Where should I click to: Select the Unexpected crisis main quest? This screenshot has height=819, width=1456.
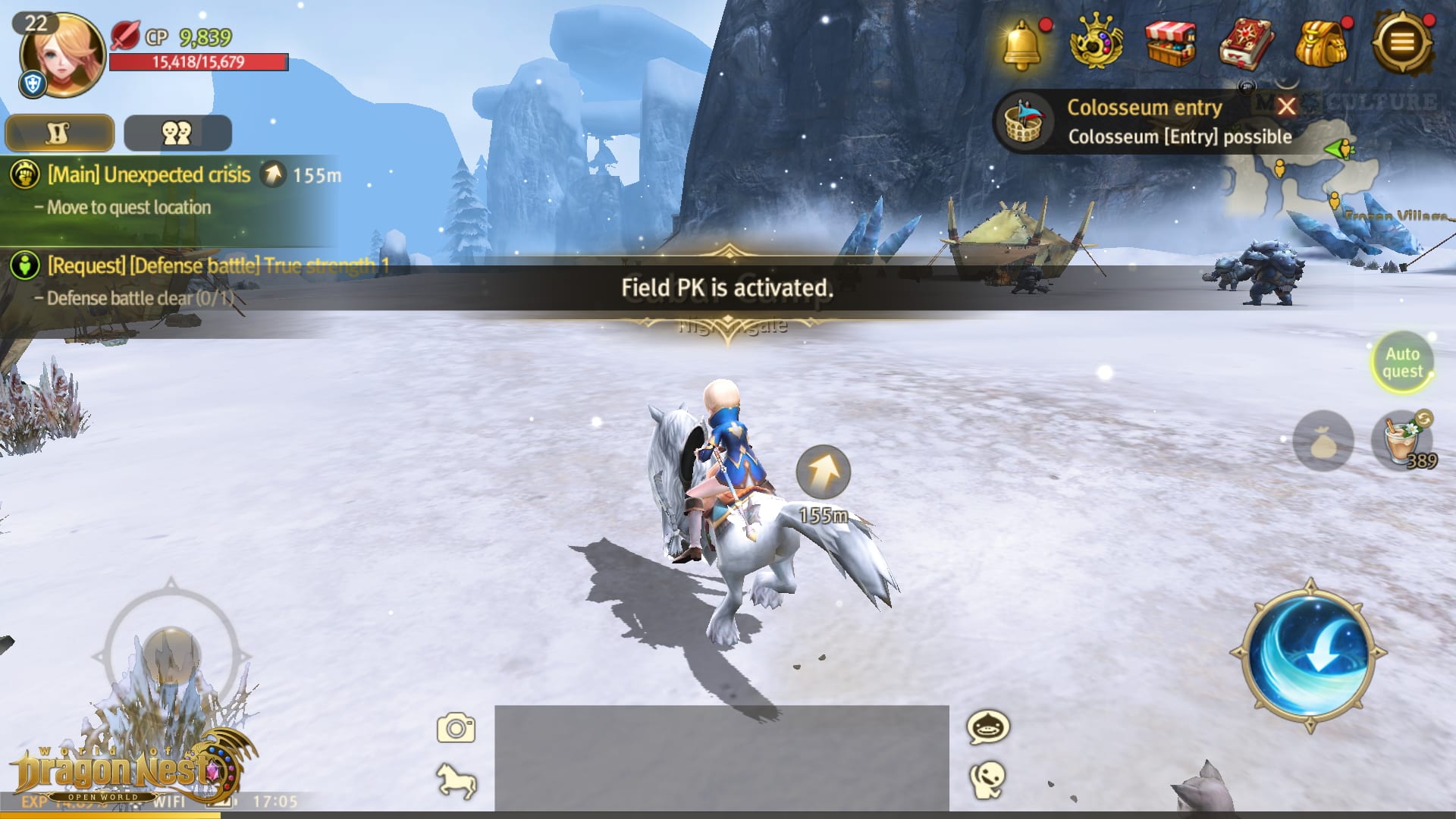pyautogui.click(x=149, y=175)
